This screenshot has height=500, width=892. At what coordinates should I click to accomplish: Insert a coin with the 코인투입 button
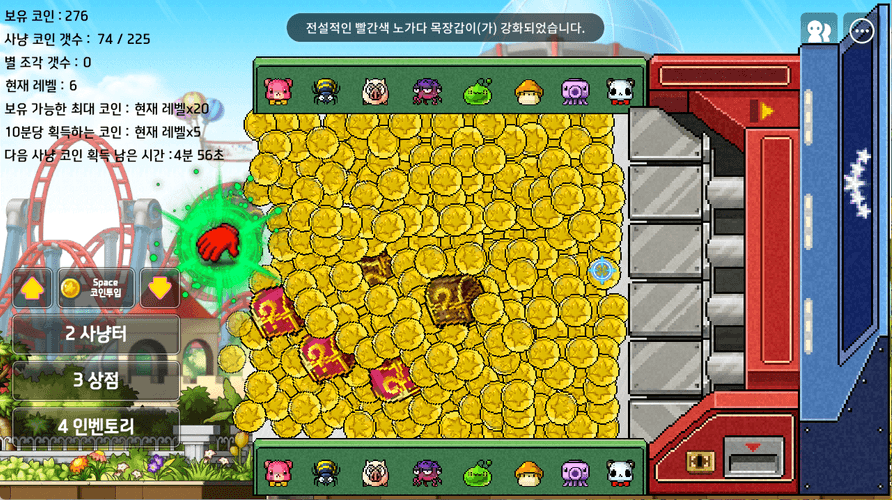96,288
